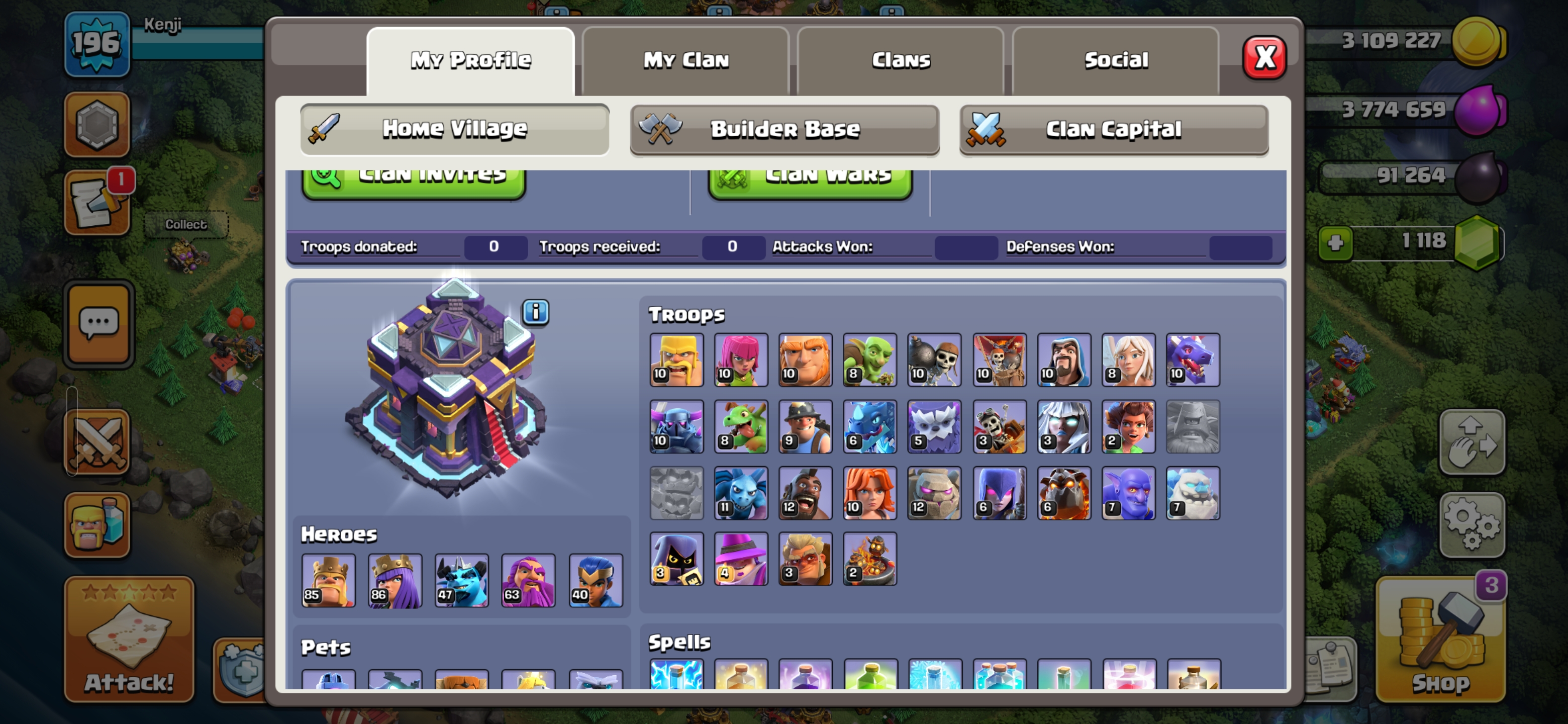Open the Shop
The width and height of the screenshot is (1568, 724).
1440,640
